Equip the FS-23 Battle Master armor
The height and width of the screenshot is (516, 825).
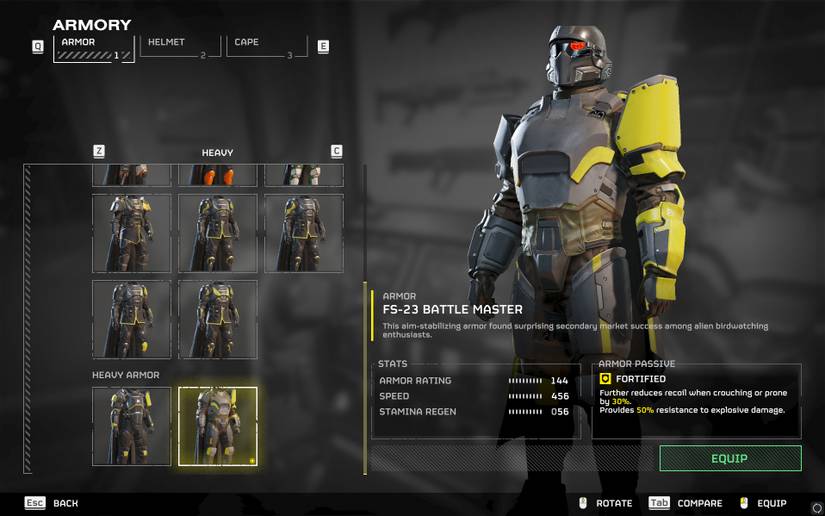point(730,458)
